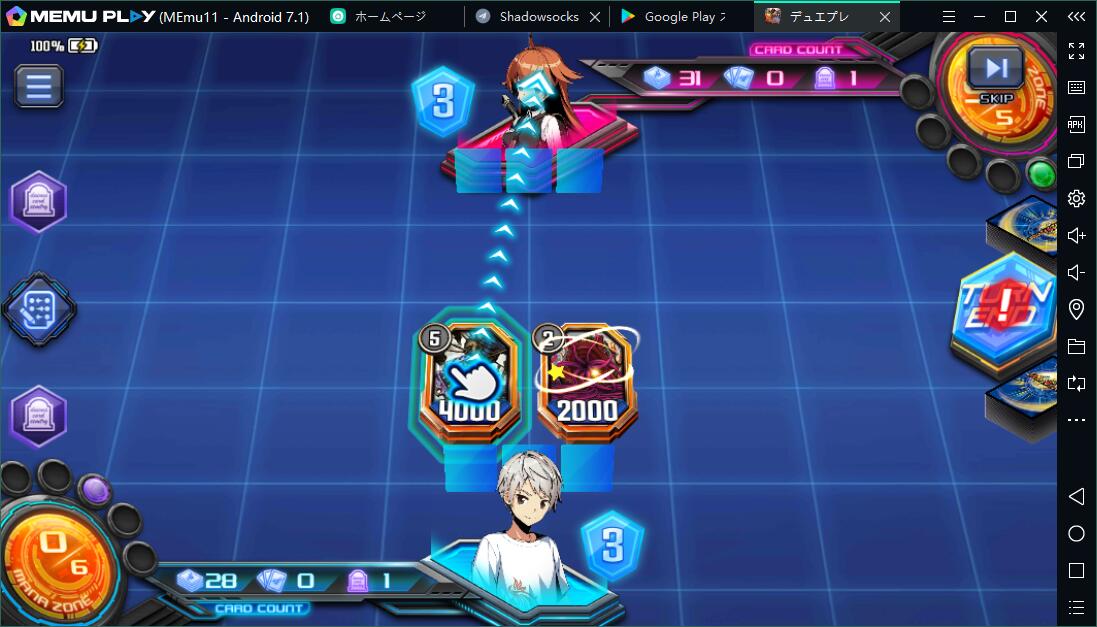The height and width of the screenshot is (627, 1097).
Task: Tap the Android back triangle button
Action: pyautogui.click(x=1076, y=496)
